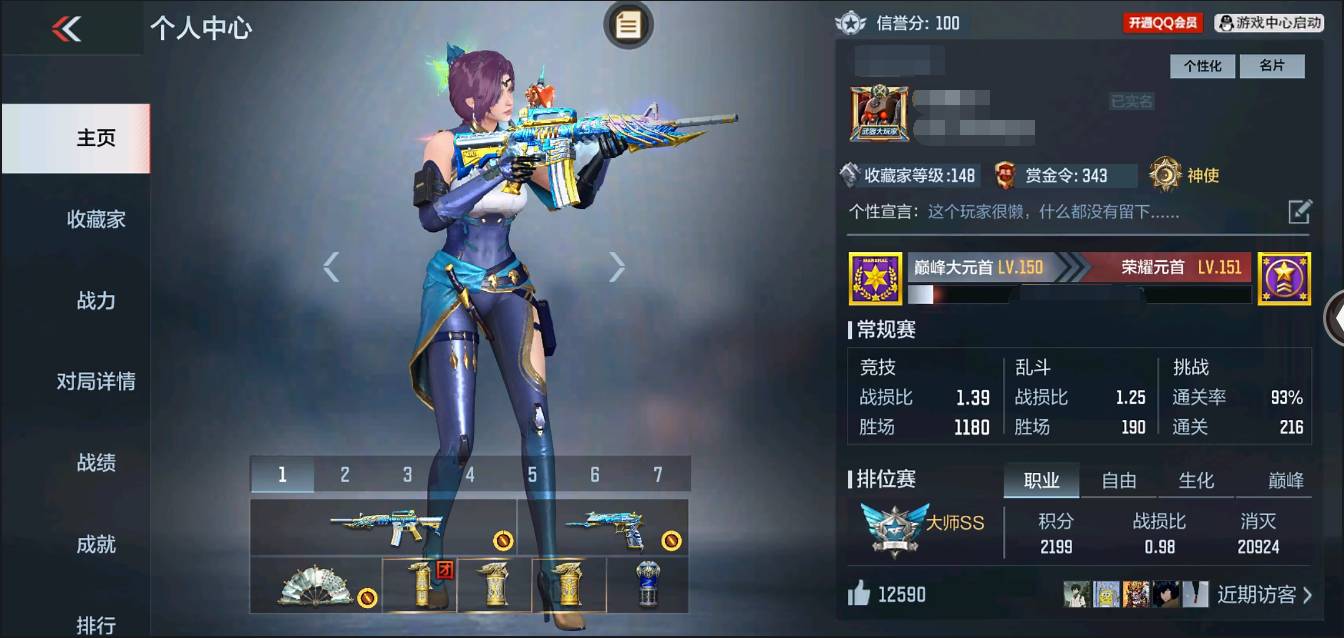The image size is (1344, 638).
Task: Show the previous character with left arrow
Action: (332, 266)
